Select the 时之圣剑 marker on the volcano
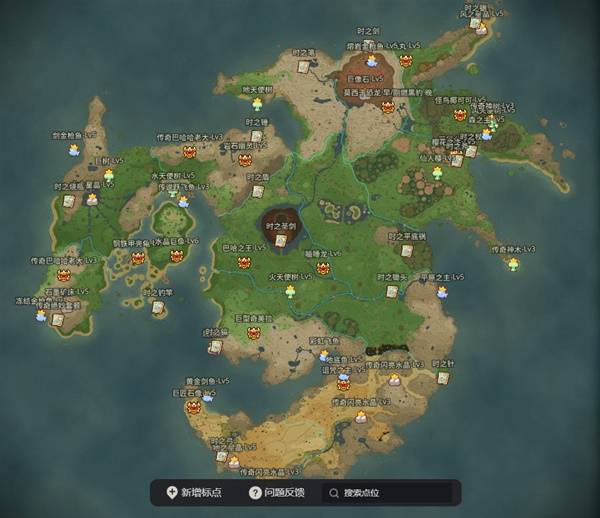Image resolution: width=600 pixels, height=518 pixels. tap(279, 240)
